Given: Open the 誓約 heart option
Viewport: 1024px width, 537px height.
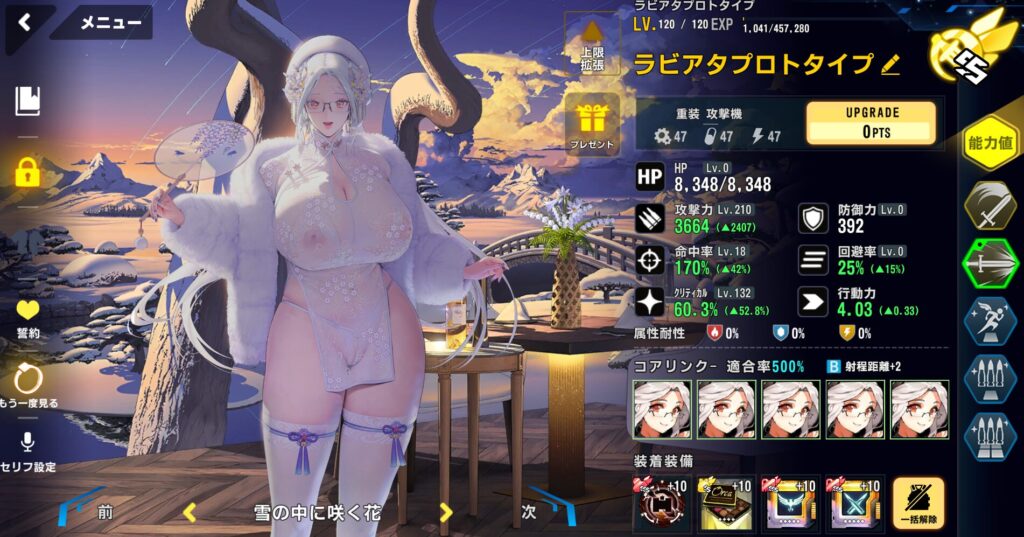Looking at the screenshot, I should tap(27, 316).
